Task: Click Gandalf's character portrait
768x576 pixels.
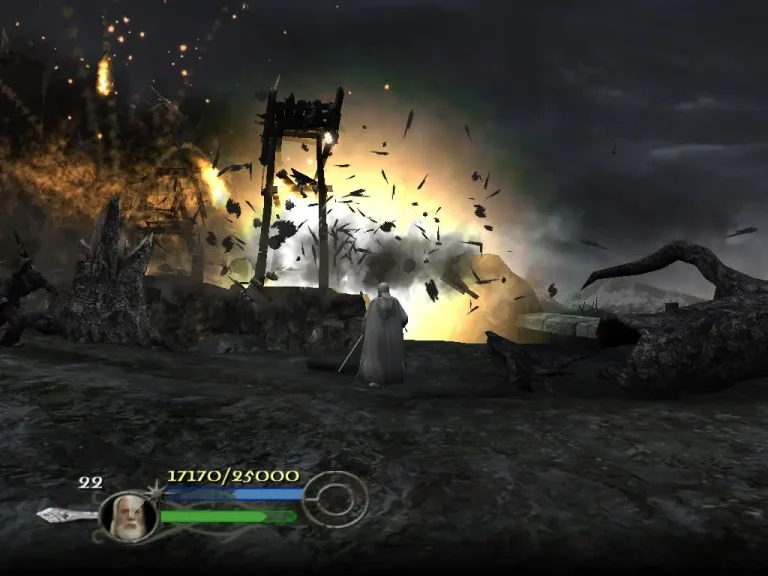Action: 129,517
